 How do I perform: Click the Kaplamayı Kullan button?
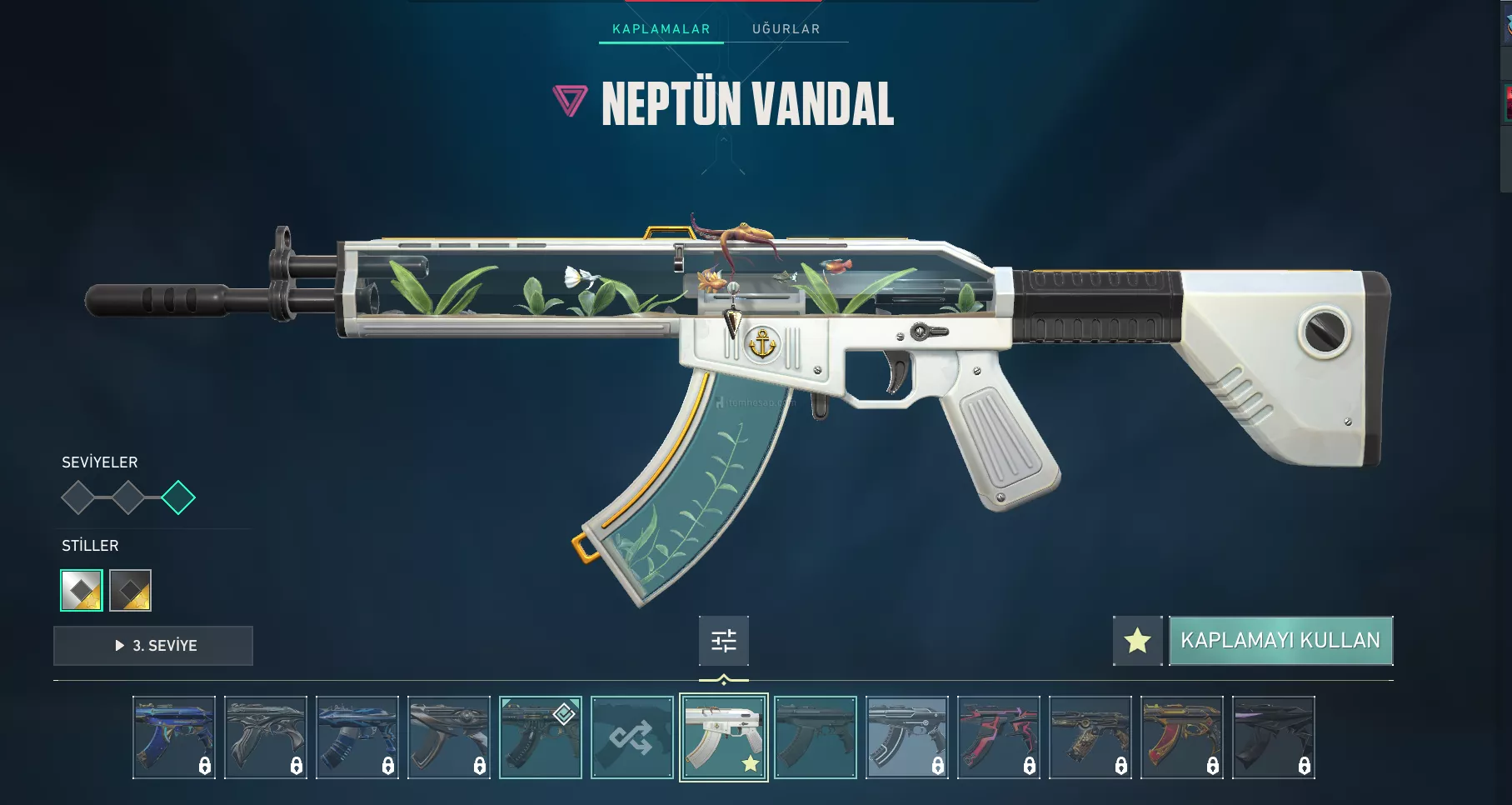tap(1280, 641)
